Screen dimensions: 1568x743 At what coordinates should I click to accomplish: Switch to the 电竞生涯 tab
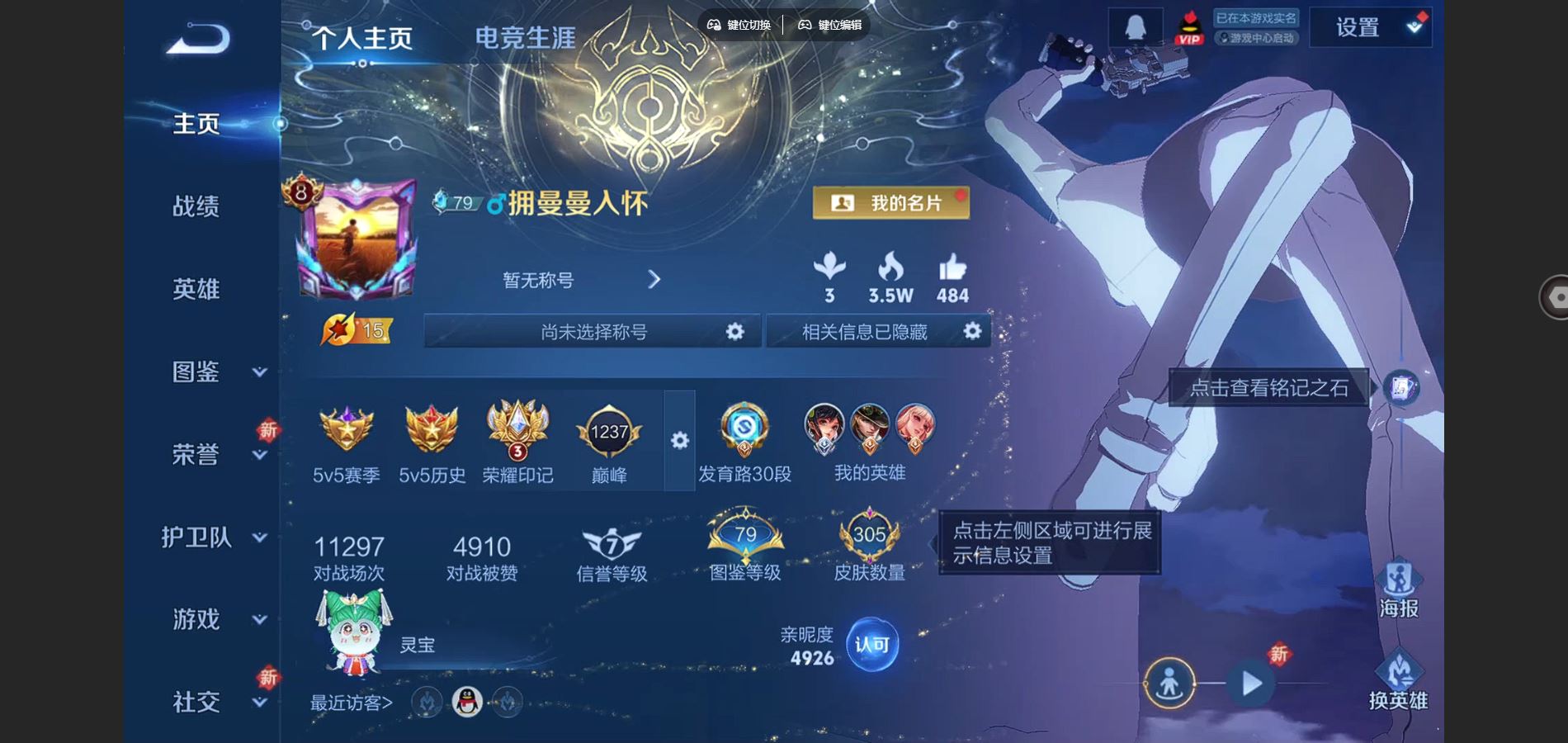(x=525, y=37)
